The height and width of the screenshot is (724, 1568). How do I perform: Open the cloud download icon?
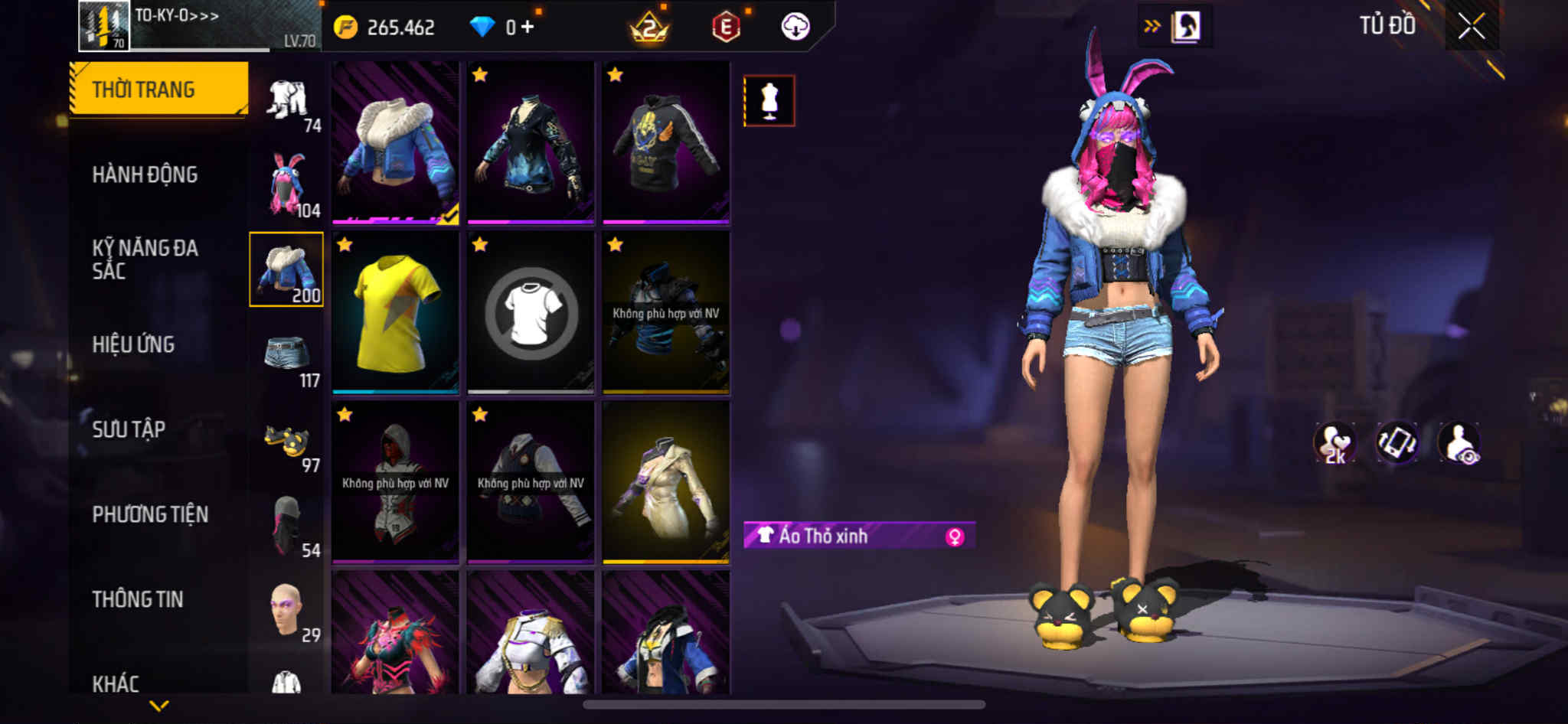795,27
